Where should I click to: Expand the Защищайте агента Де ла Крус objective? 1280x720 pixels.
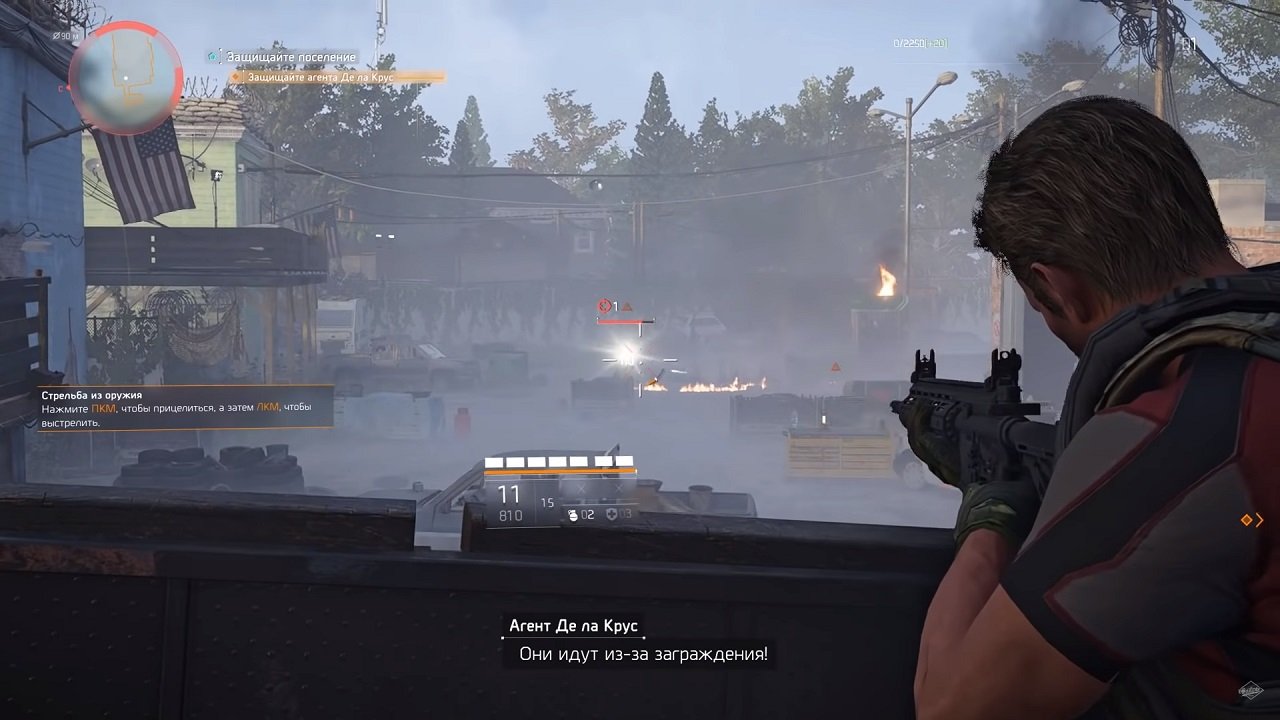320,76
